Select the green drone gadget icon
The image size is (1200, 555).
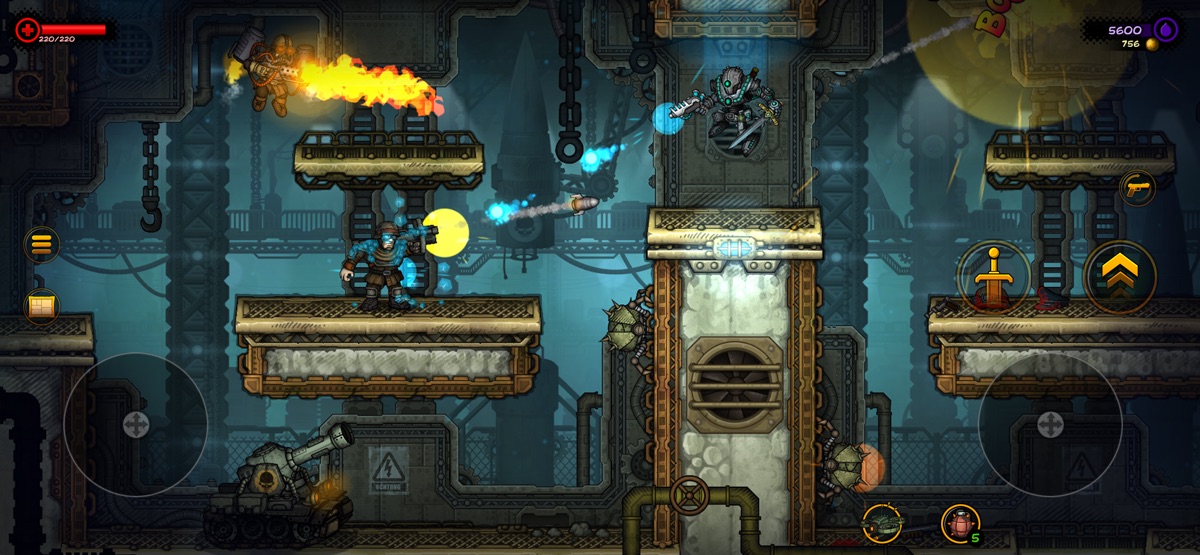[x=883, y=522]
